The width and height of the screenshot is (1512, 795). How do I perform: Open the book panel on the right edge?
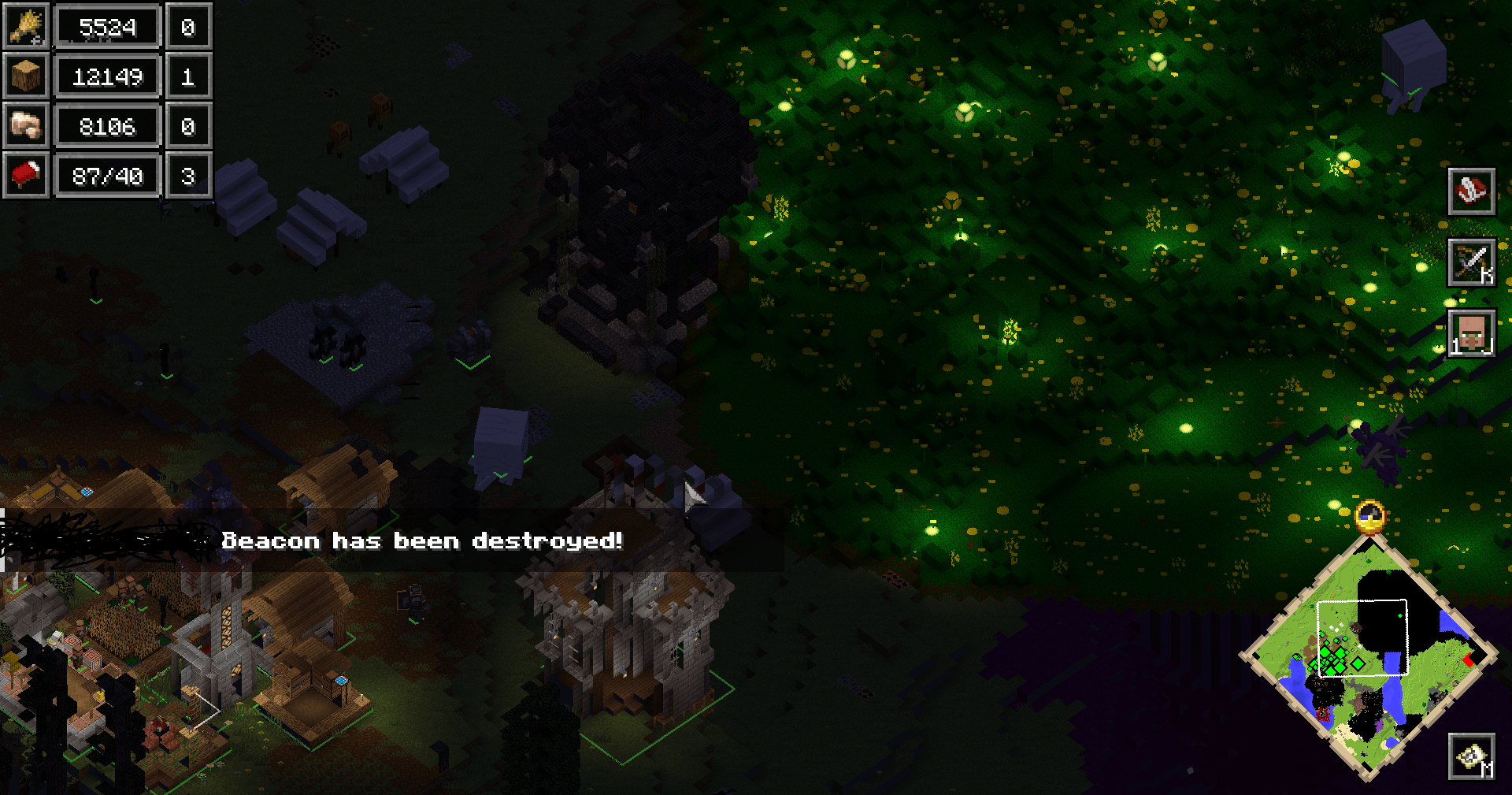point(1472,191)
